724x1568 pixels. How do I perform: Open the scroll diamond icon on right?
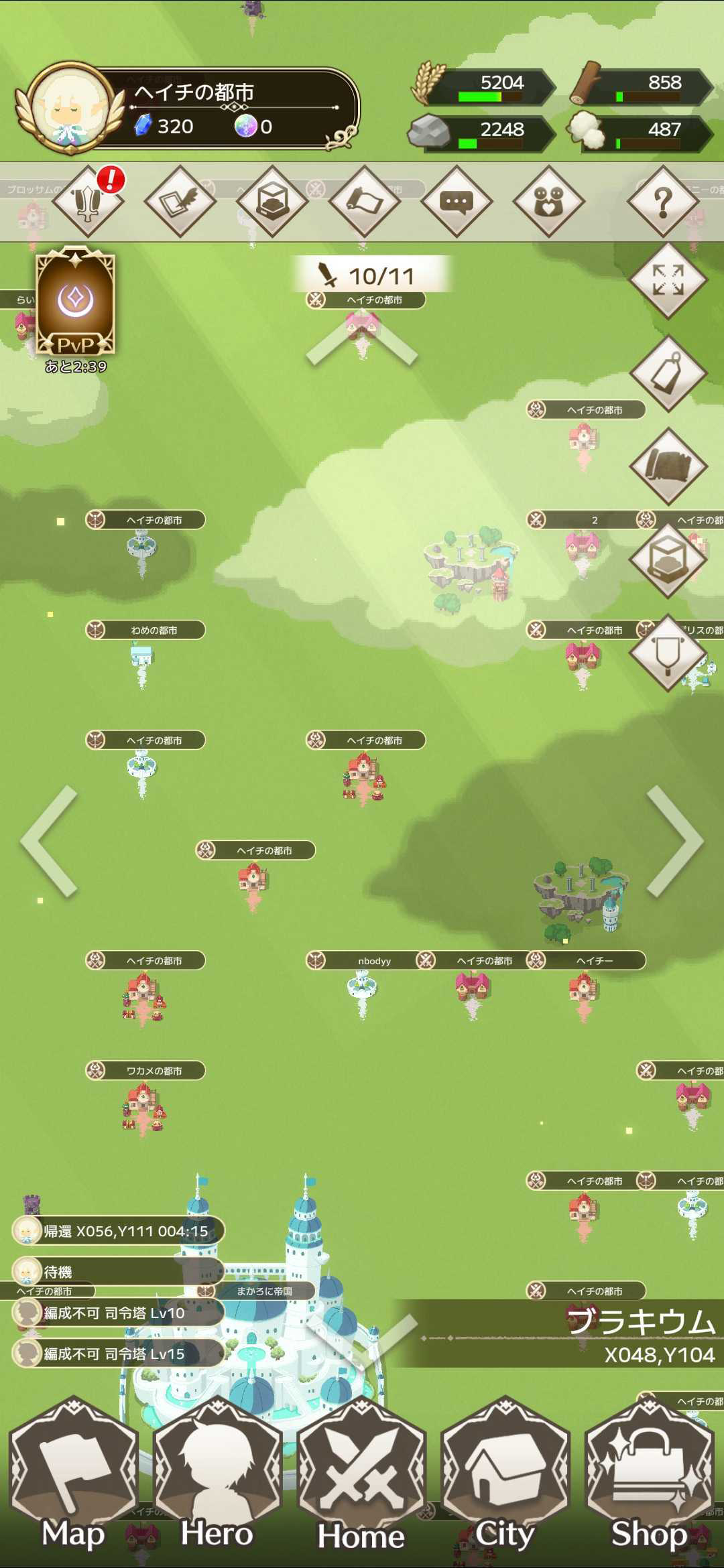pos(668,466)
